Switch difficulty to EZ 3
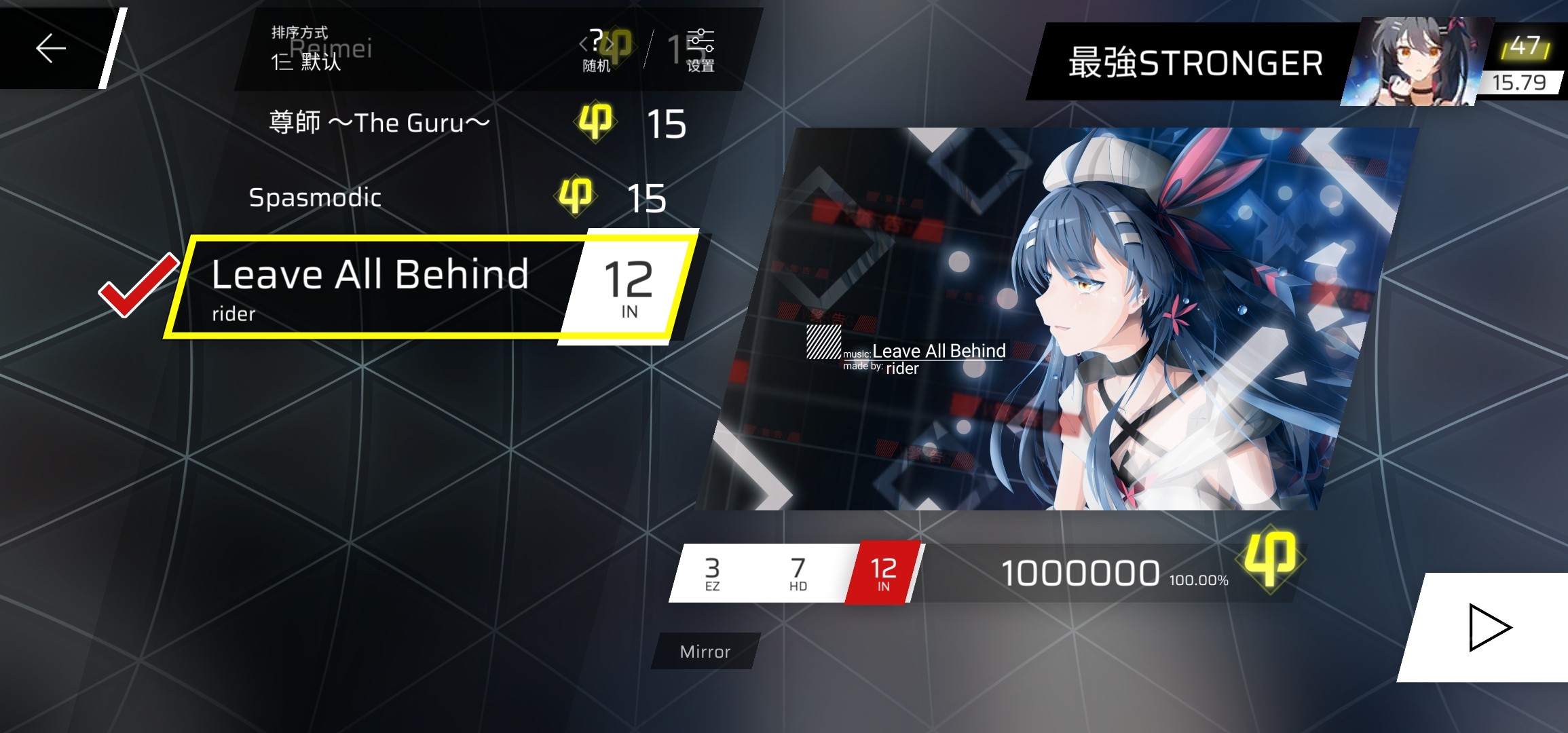1568x733 pixels. coord(711,572)
